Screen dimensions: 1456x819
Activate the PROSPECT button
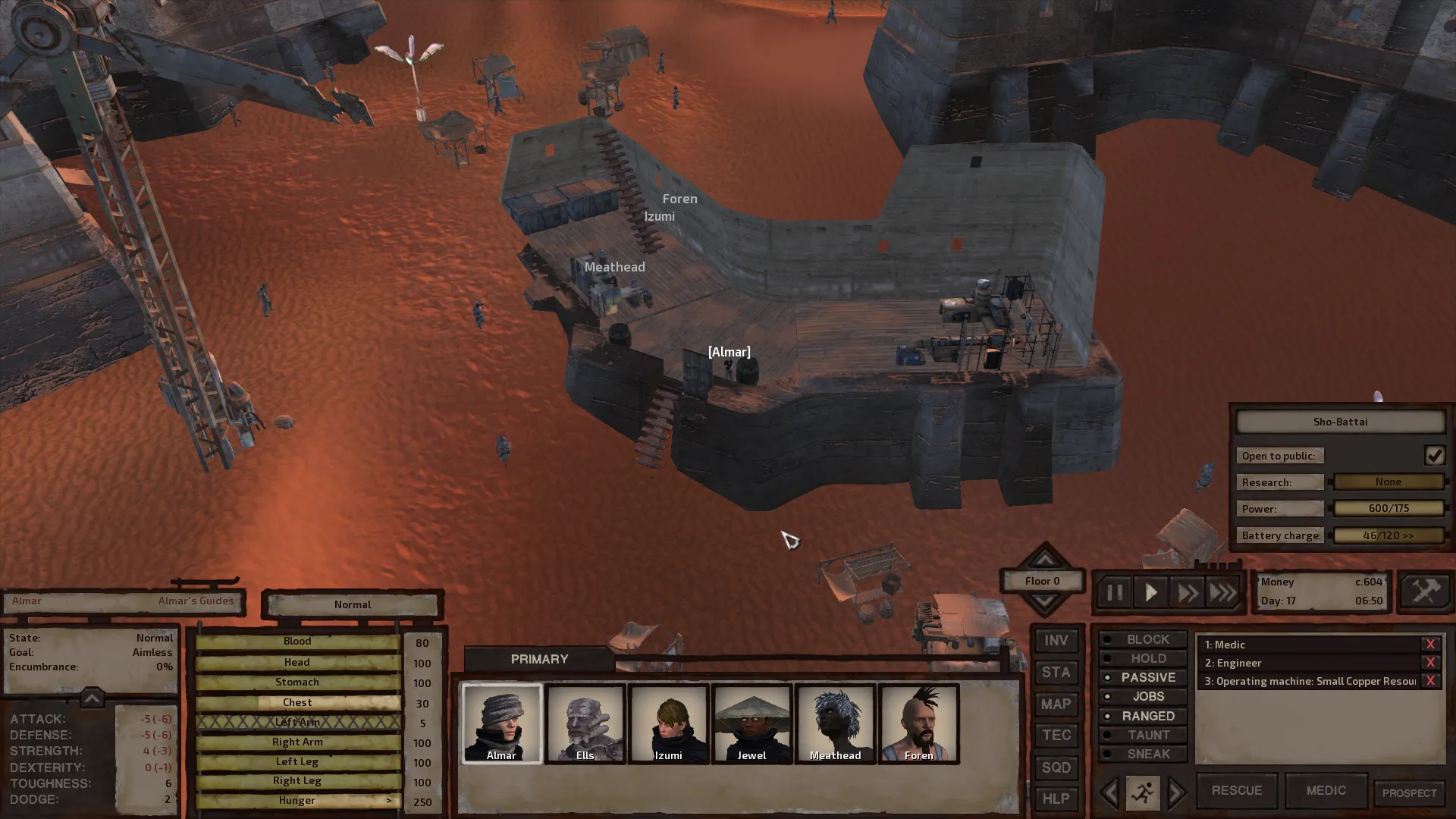pos(1409,793)
